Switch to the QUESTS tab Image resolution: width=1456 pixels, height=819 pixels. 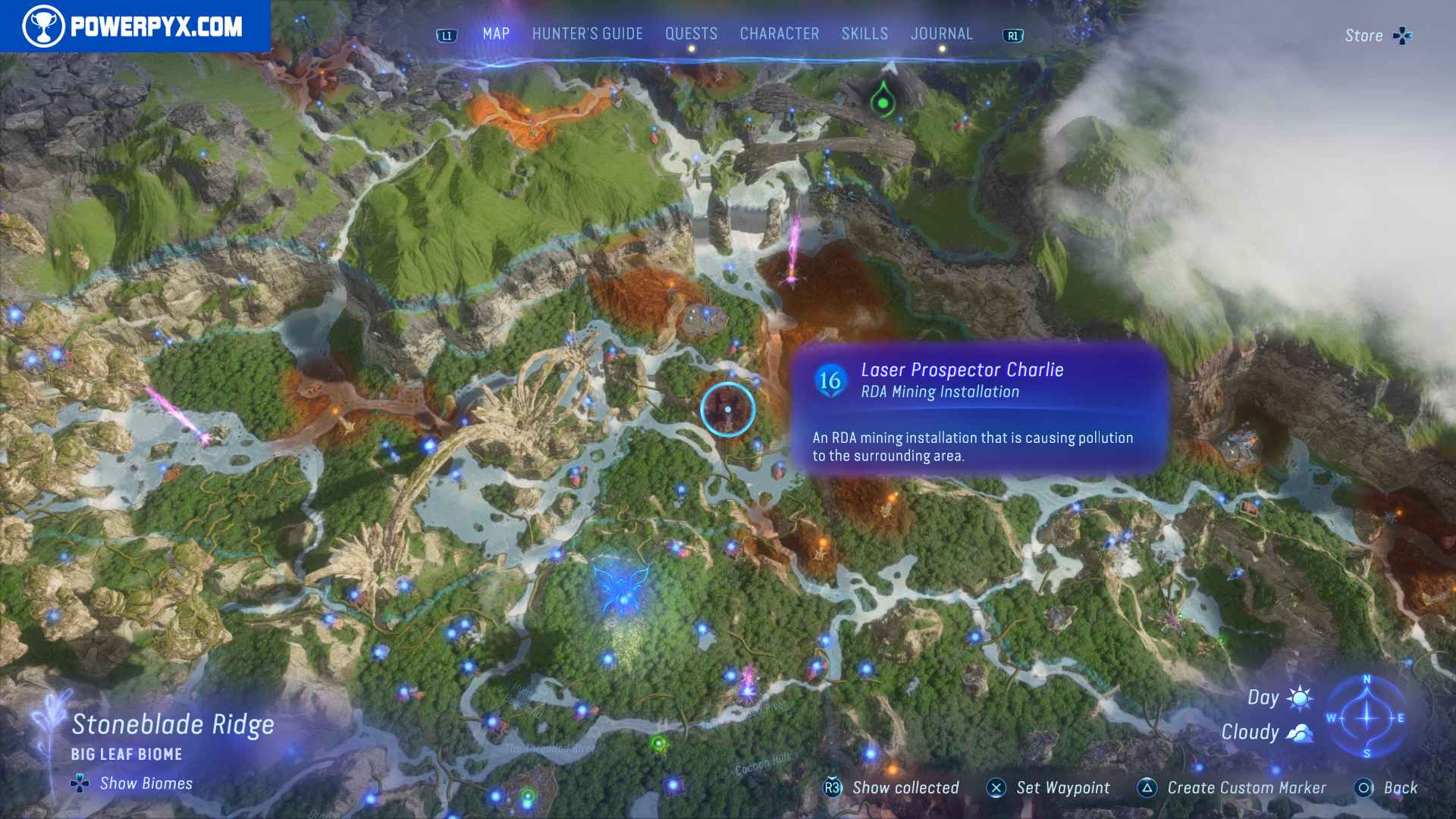pyautogui.click(x=691, y=33)
